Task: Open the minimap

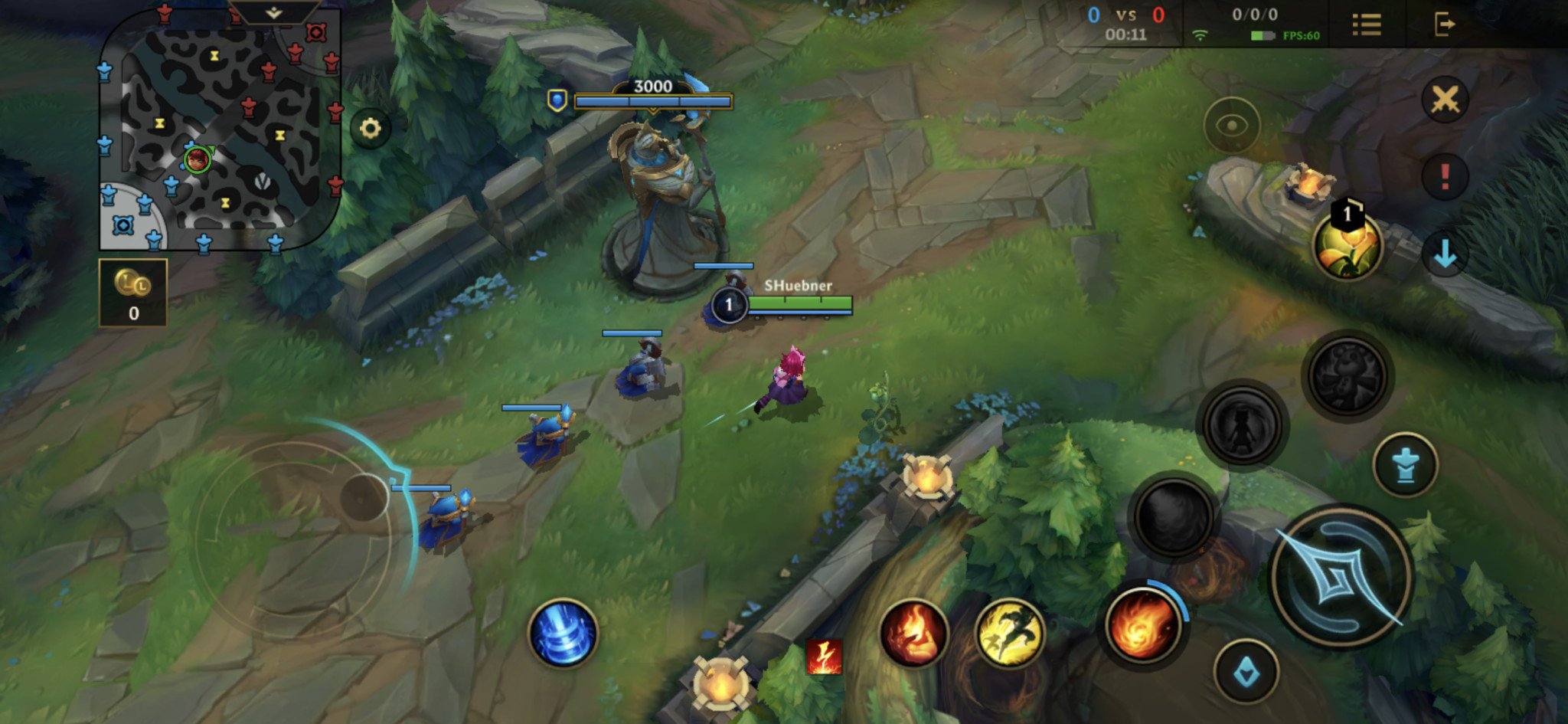Action: point(219,130)
